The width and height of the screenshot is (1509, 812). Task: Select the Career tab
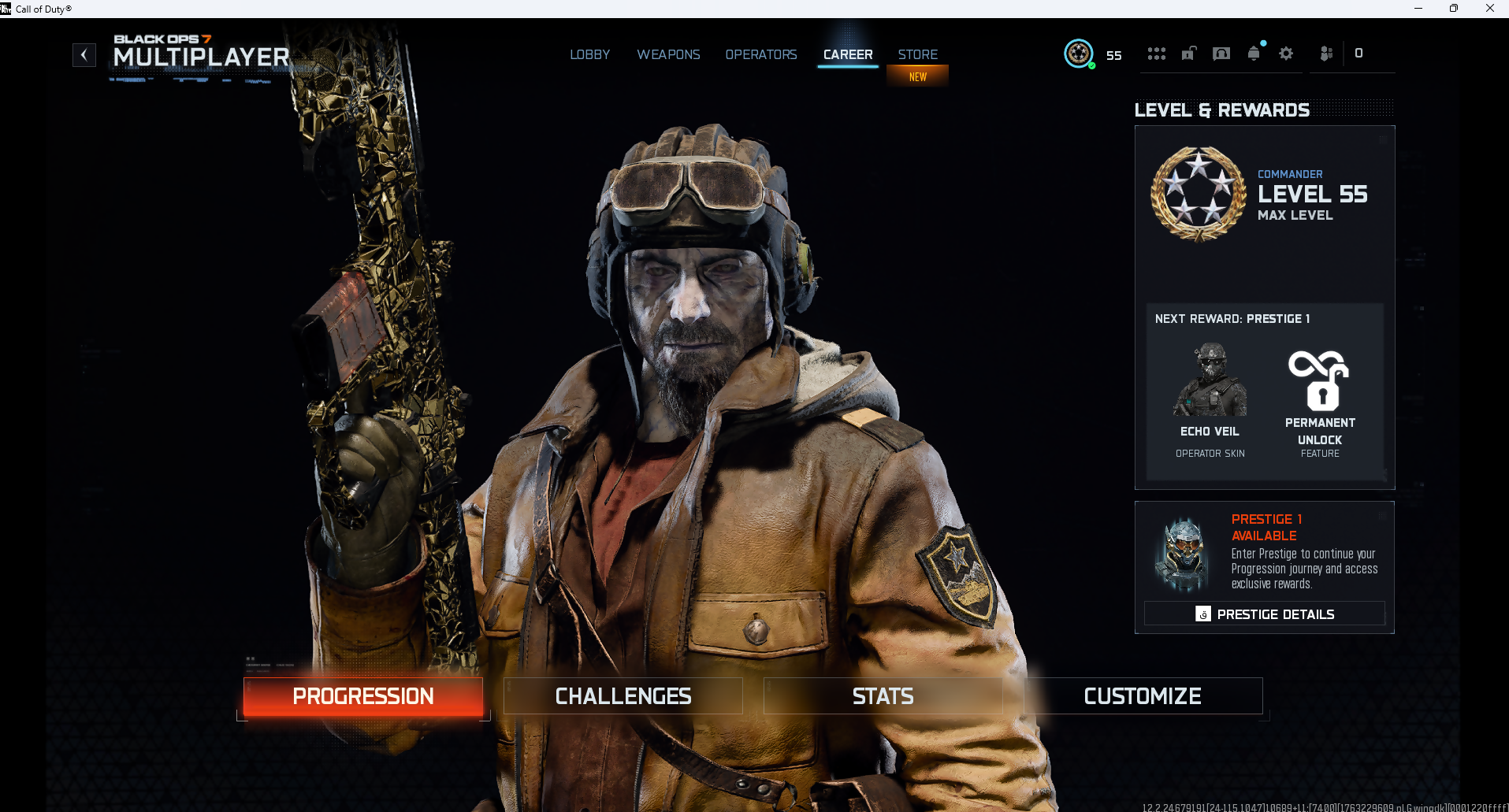848,54
